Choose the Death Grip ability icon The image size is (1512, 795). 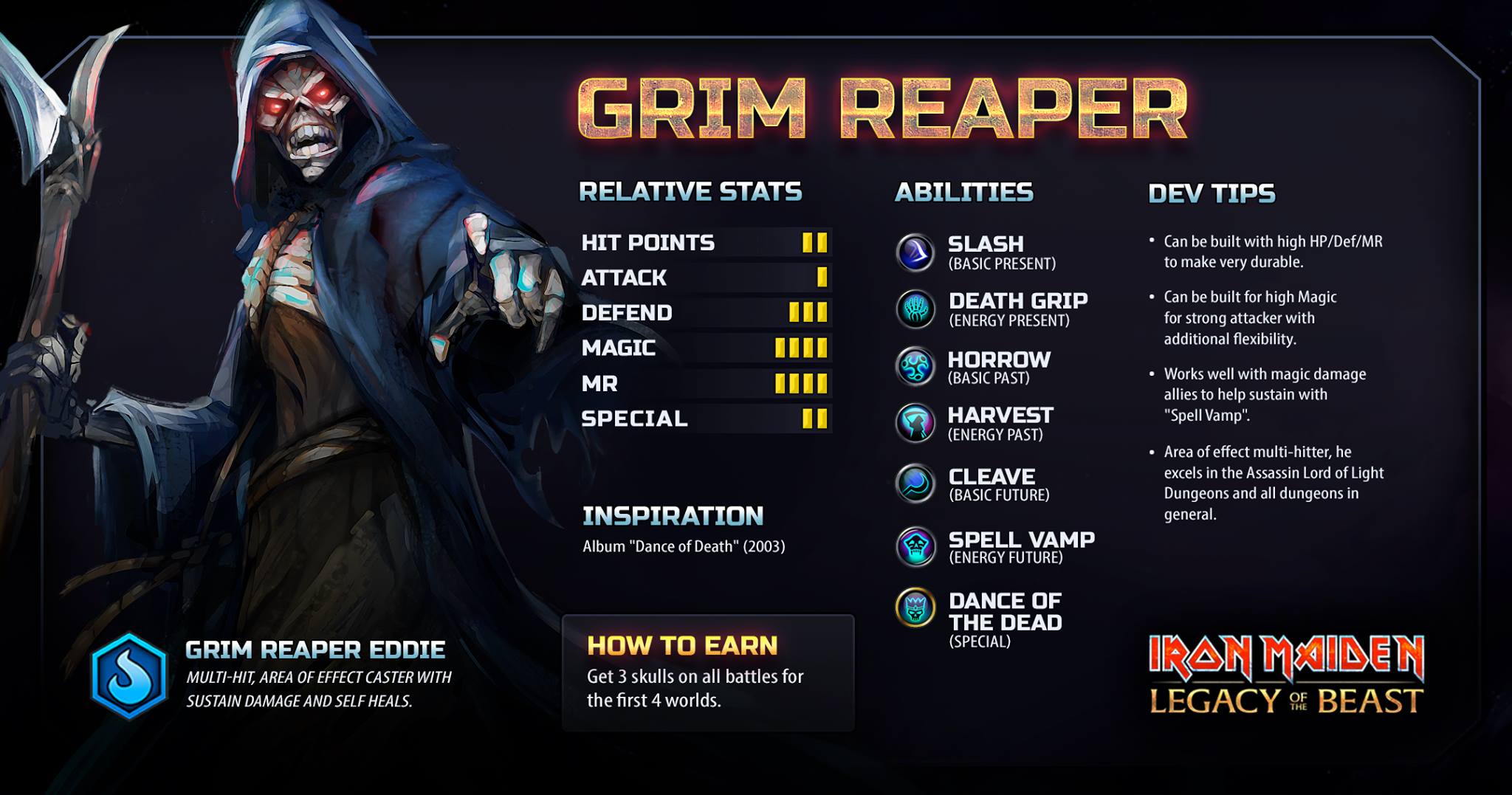click(x=915, y=309)
